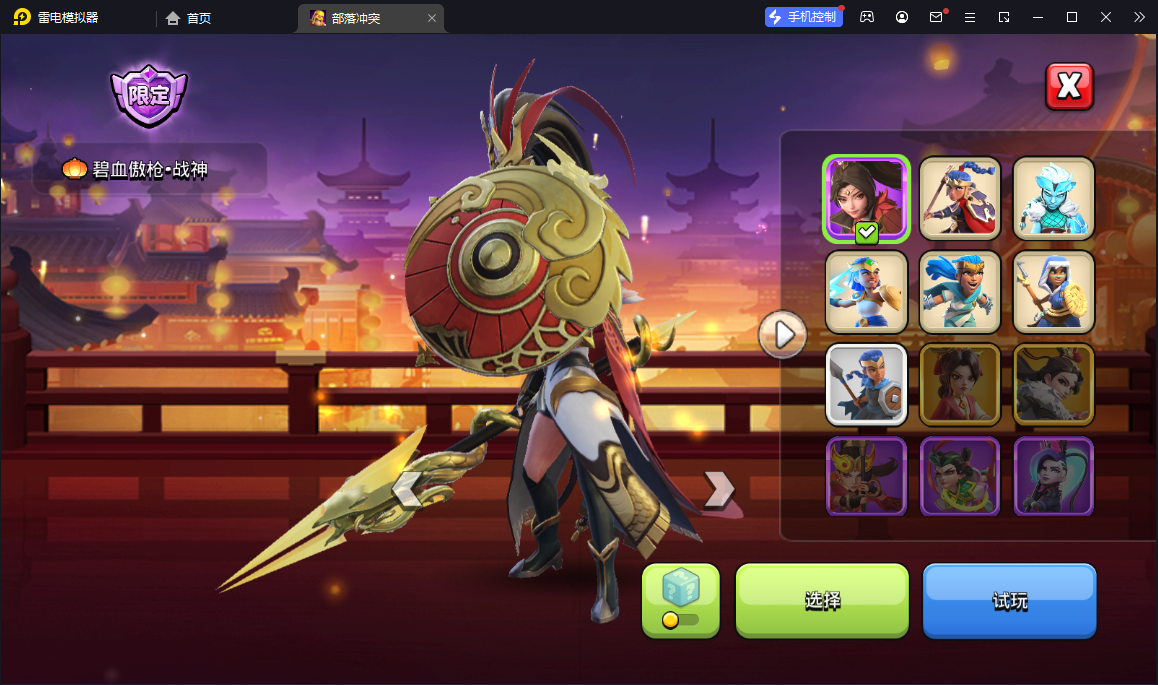Rotate the hero model with the right arrow
This screenshot has height=685, width=1158.
click(719, 489)
